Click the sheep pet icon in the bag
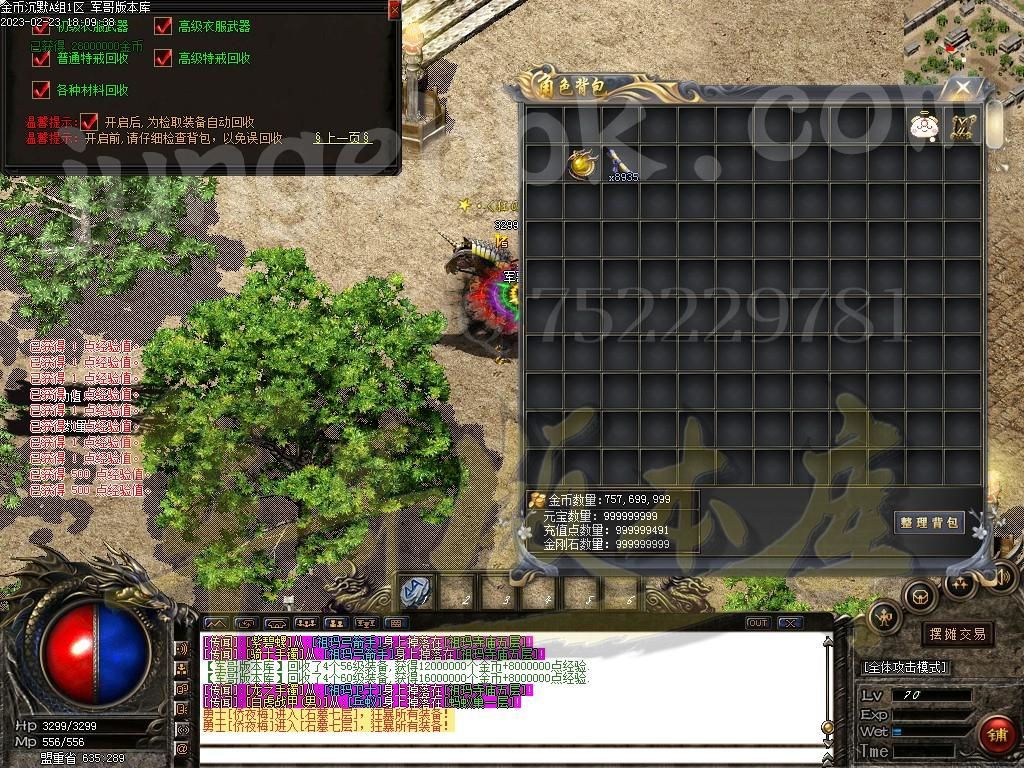The height and width of the screenshot is (768, 1024). tap(922, 126)
